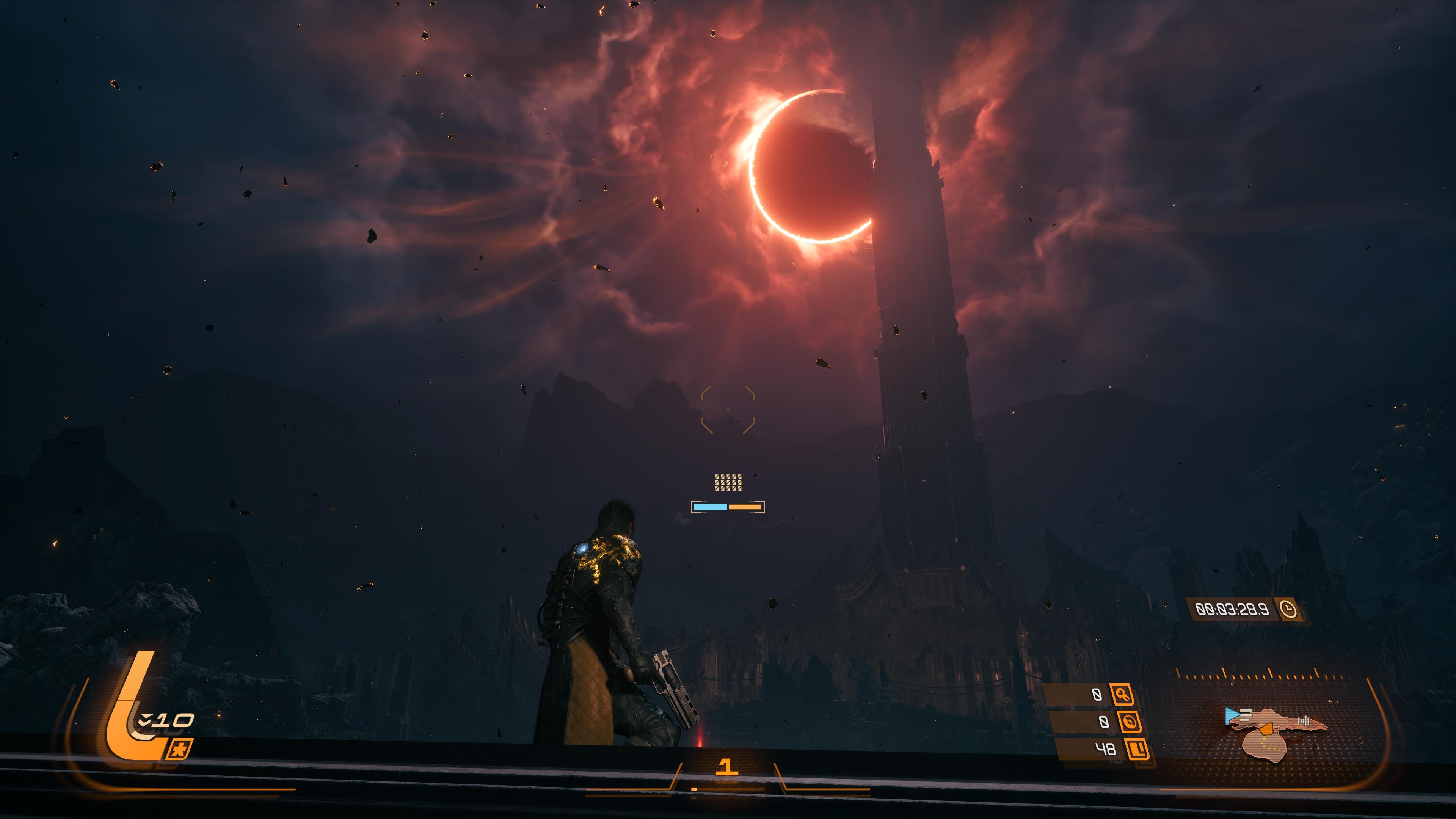
Task: Select the weapon level 1 indicator
Action: [727, 767]
